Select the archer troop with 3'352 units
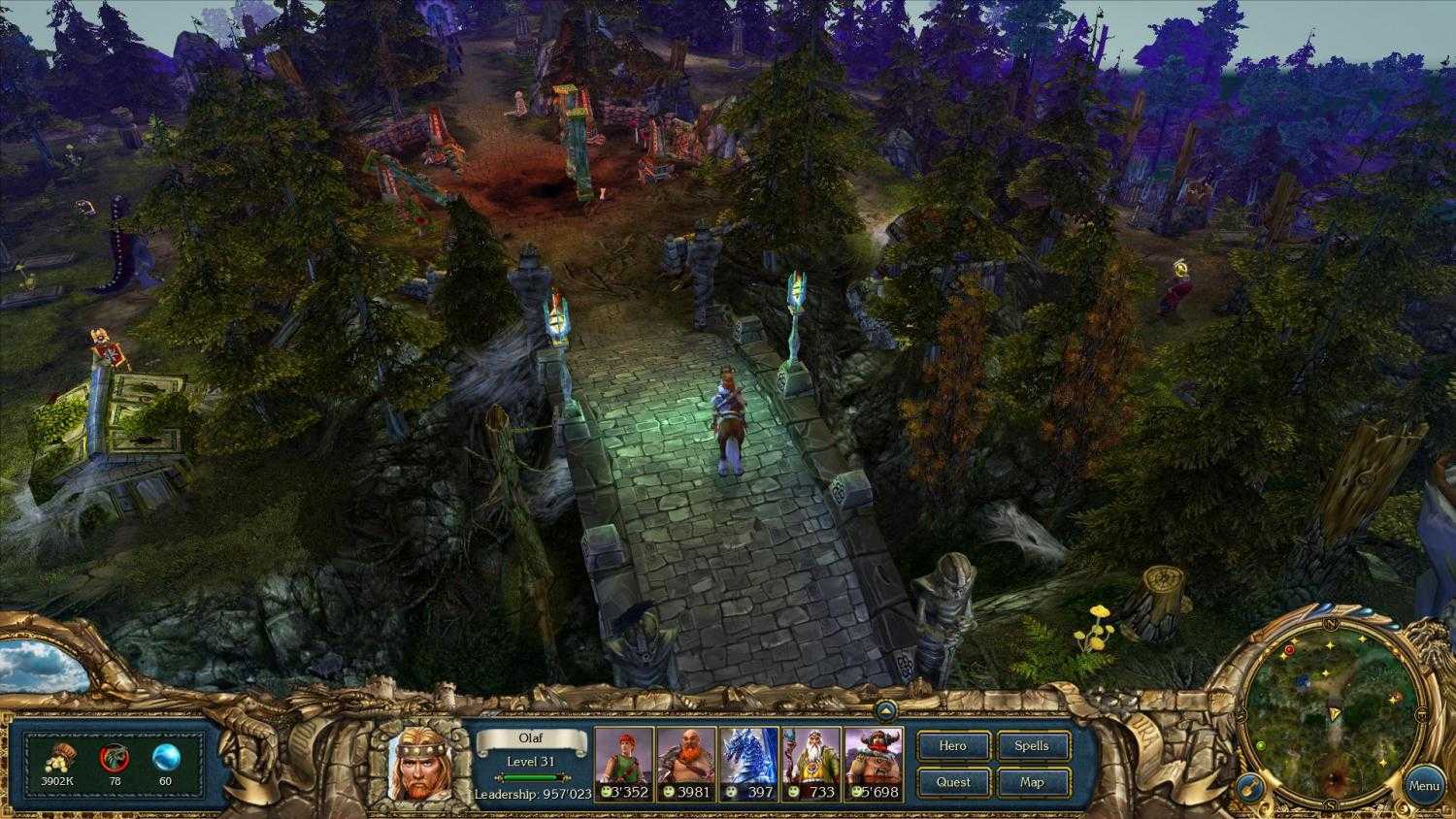 pyautogui.click(x=622, y=759)
